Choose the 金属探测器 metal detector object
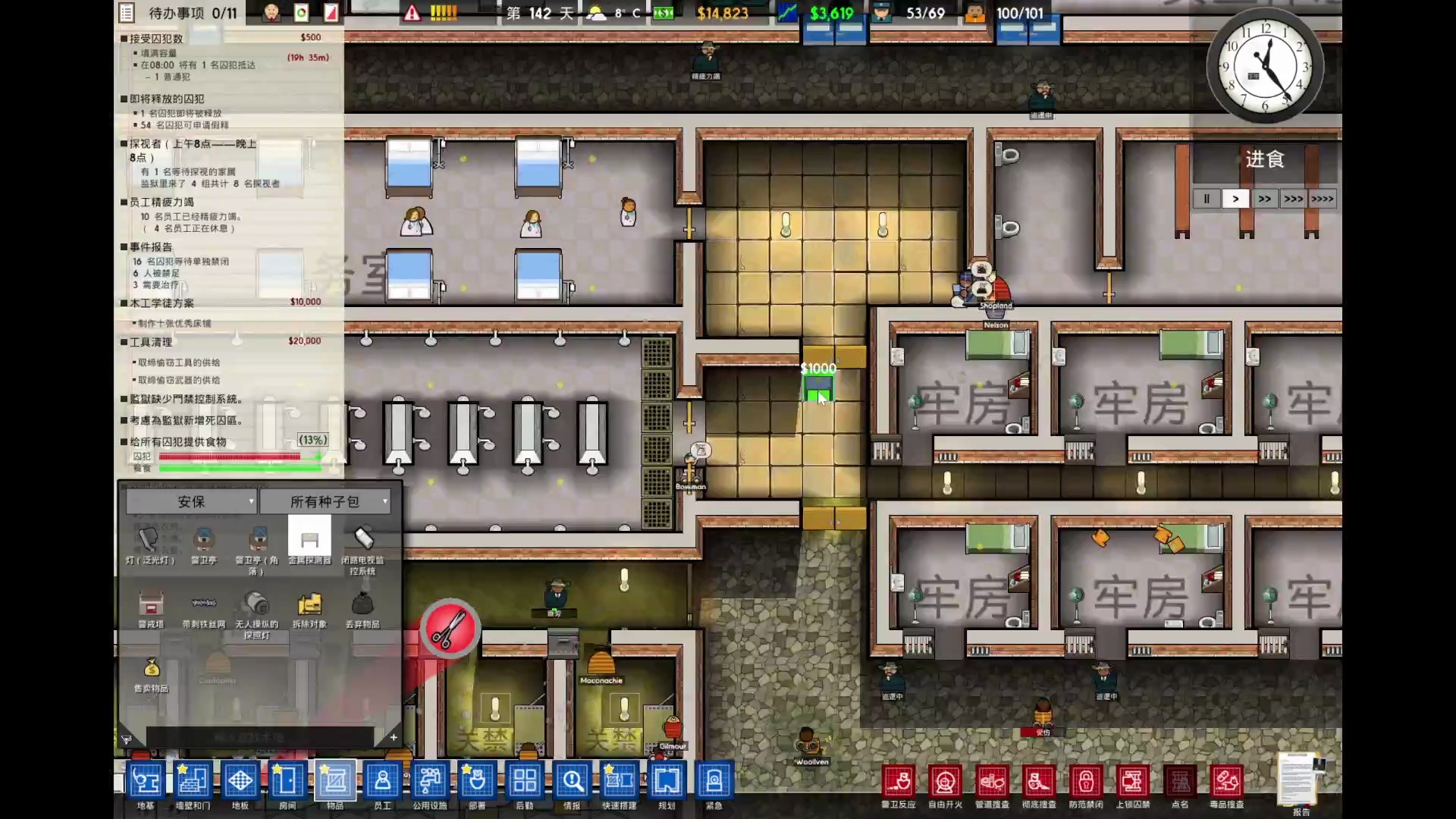Image resolution: width=1456 pixels, height=819 pixels. [x=309, y=541]
